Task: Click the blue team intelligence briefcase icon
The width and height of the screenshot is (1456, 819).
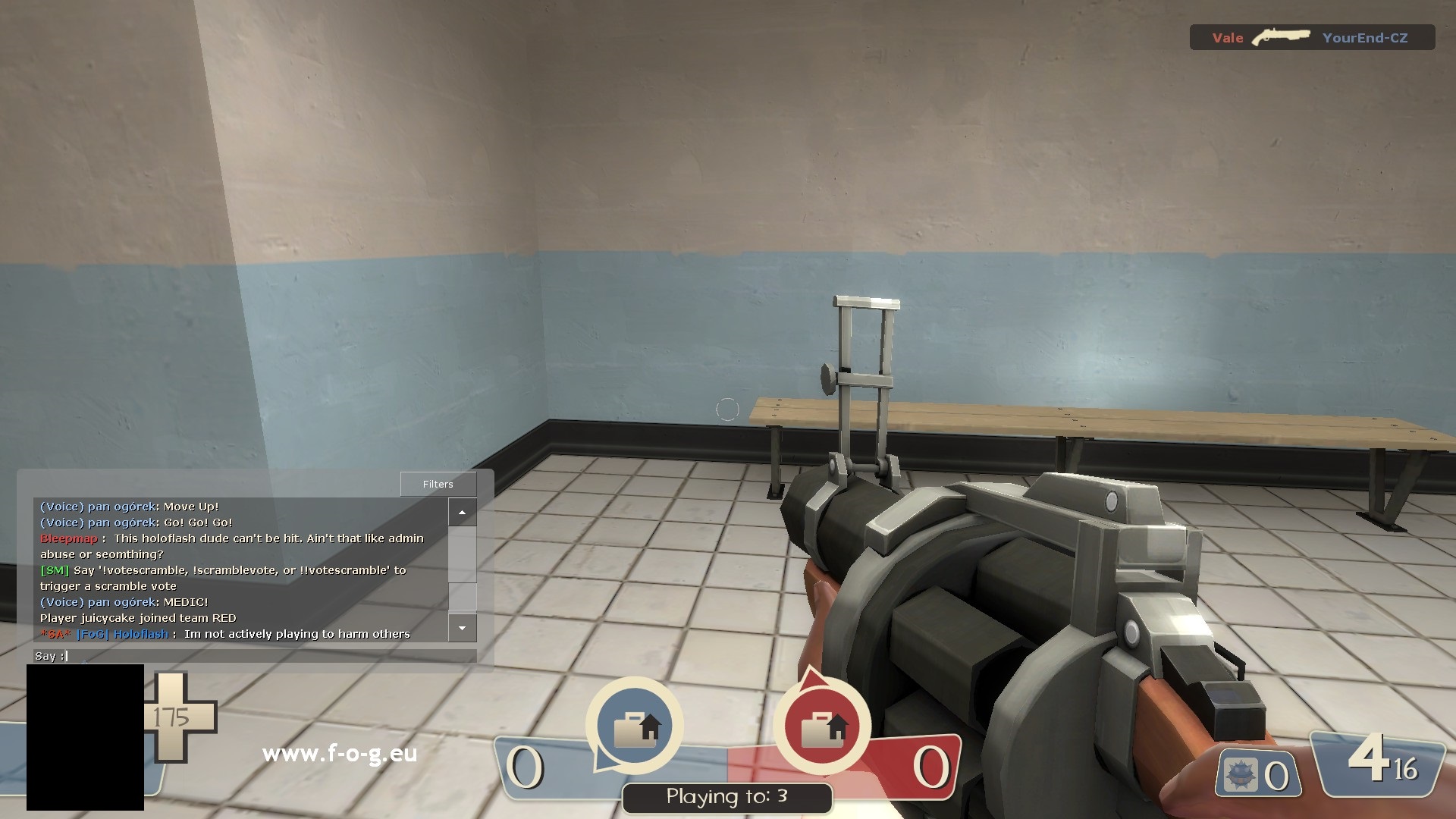Action: (x=635, y=727)
